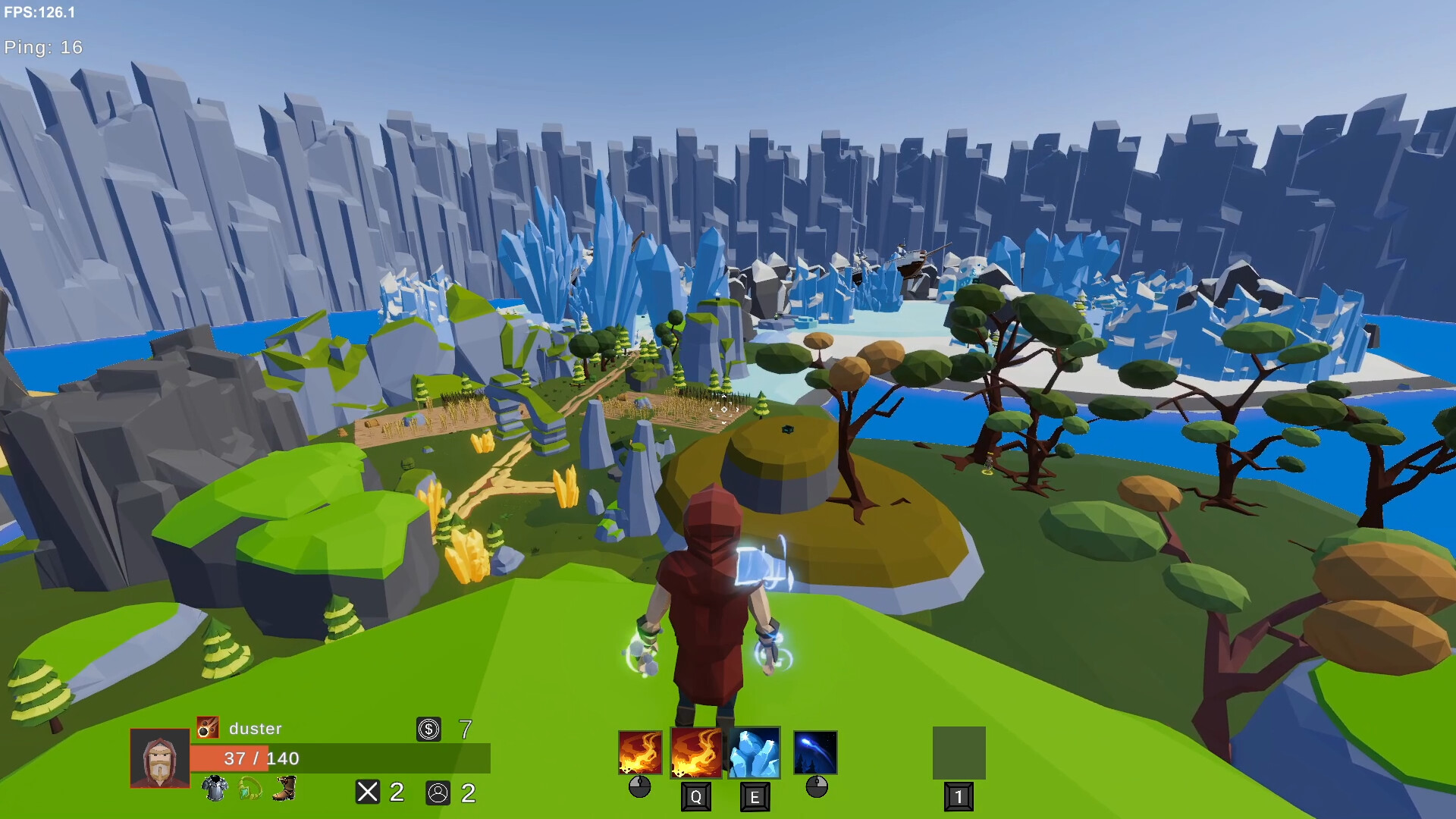
Task: Click the hooded character portrait
Action: (160, 758)
